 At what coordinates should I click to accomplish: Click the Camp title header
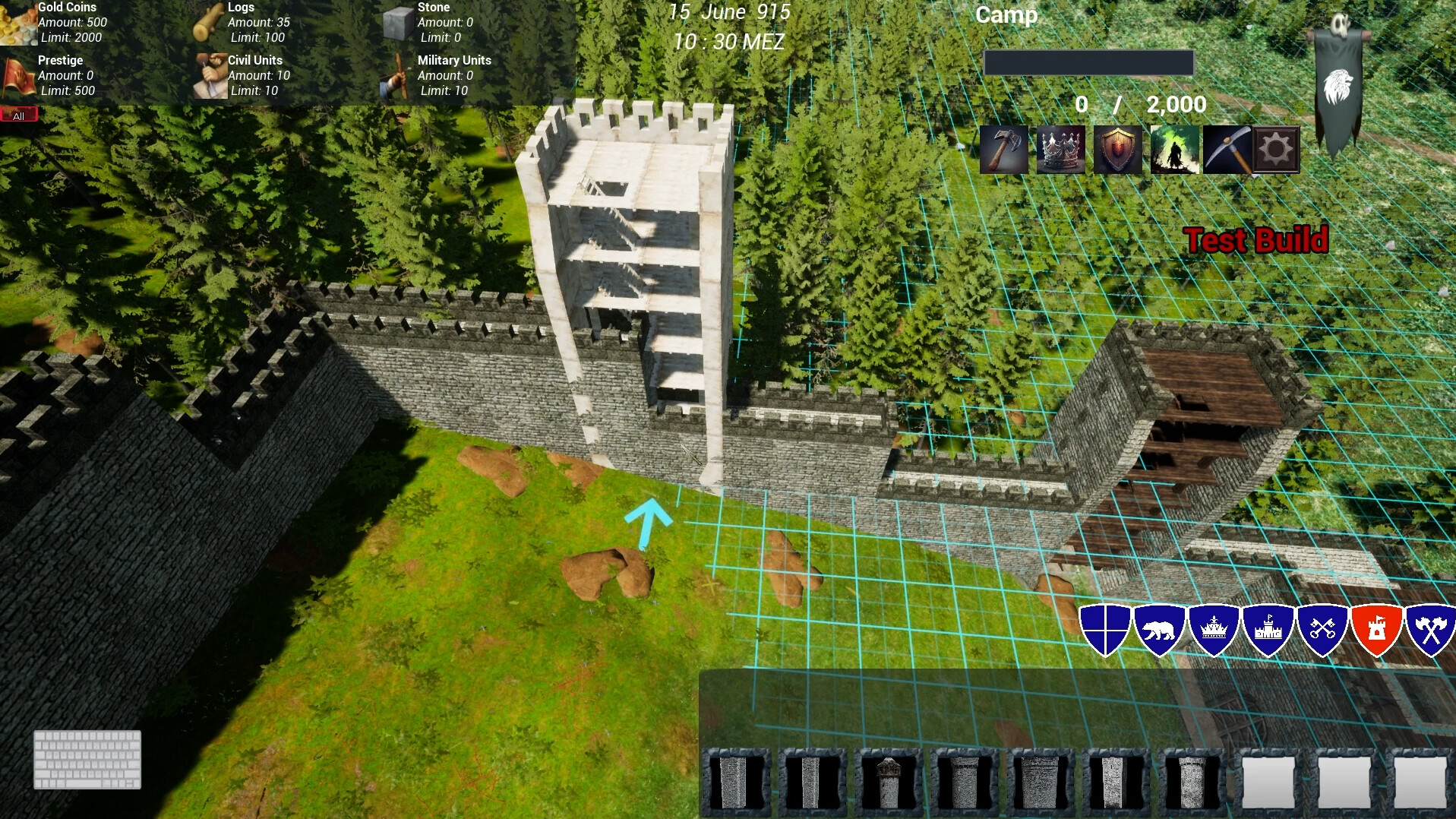pyautogui.click(x=1006, y=15)
